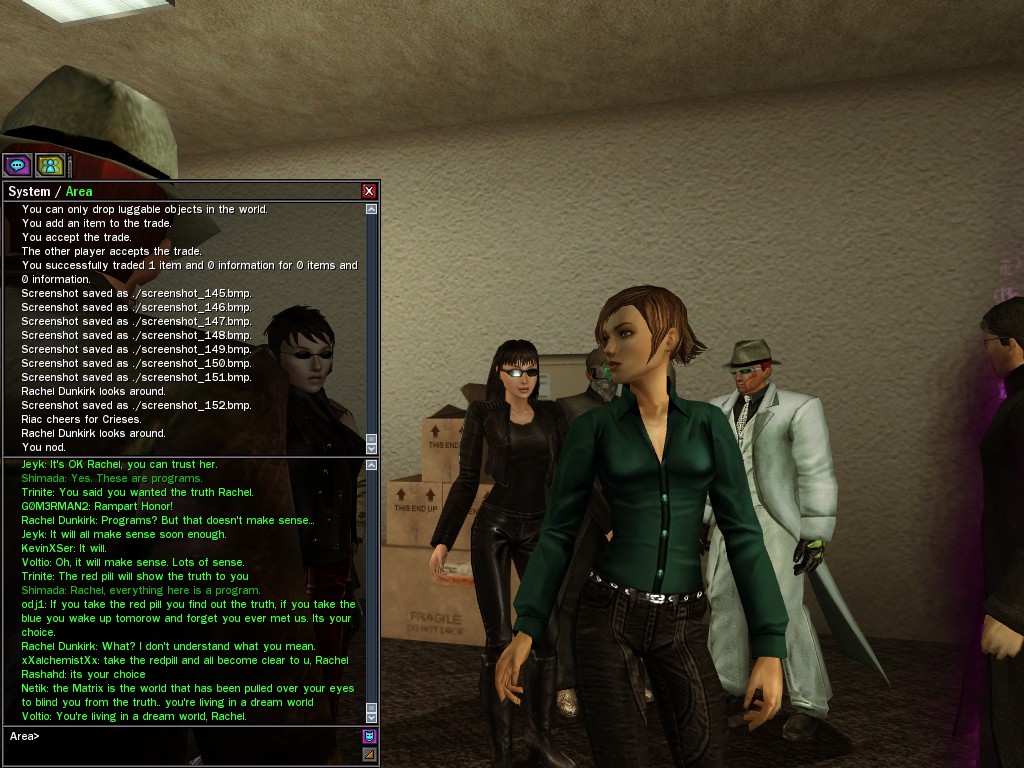Click the orange triangle resize corner
1024x768 pixels.
coord(369,754)
